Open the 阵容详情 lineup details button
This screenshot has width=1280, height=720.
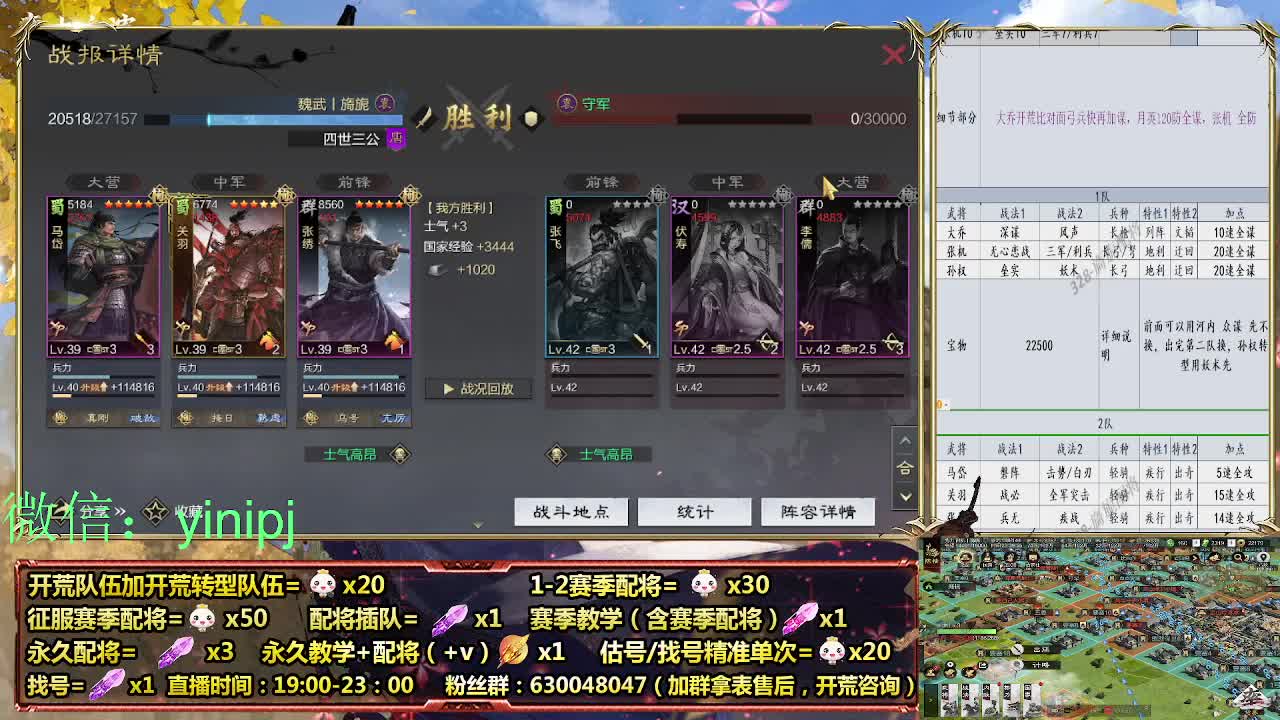pyautogui.click(x=818, y=511)
